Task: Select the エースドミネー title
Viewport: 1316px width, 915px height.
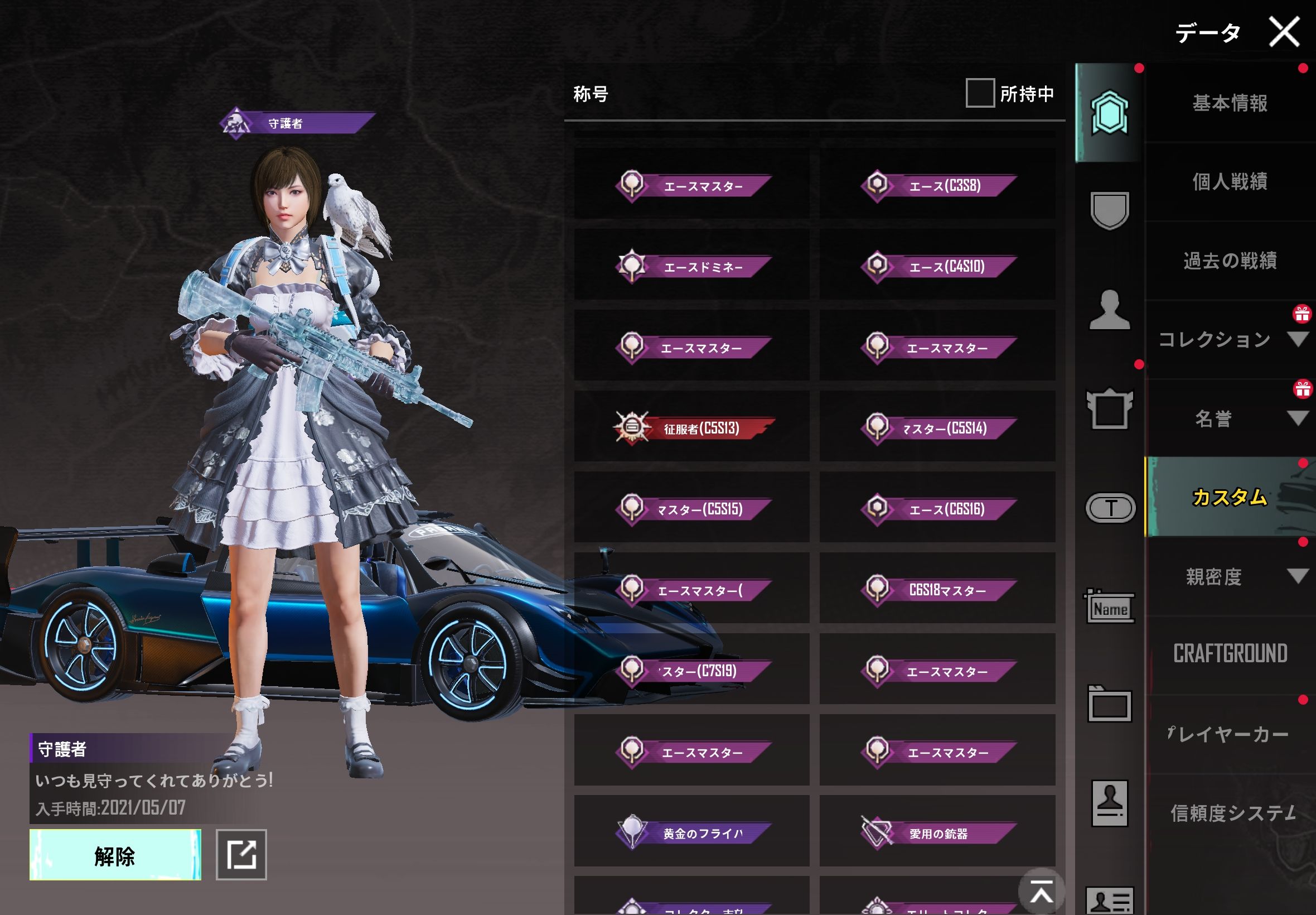Action: (x=692, y=266)
